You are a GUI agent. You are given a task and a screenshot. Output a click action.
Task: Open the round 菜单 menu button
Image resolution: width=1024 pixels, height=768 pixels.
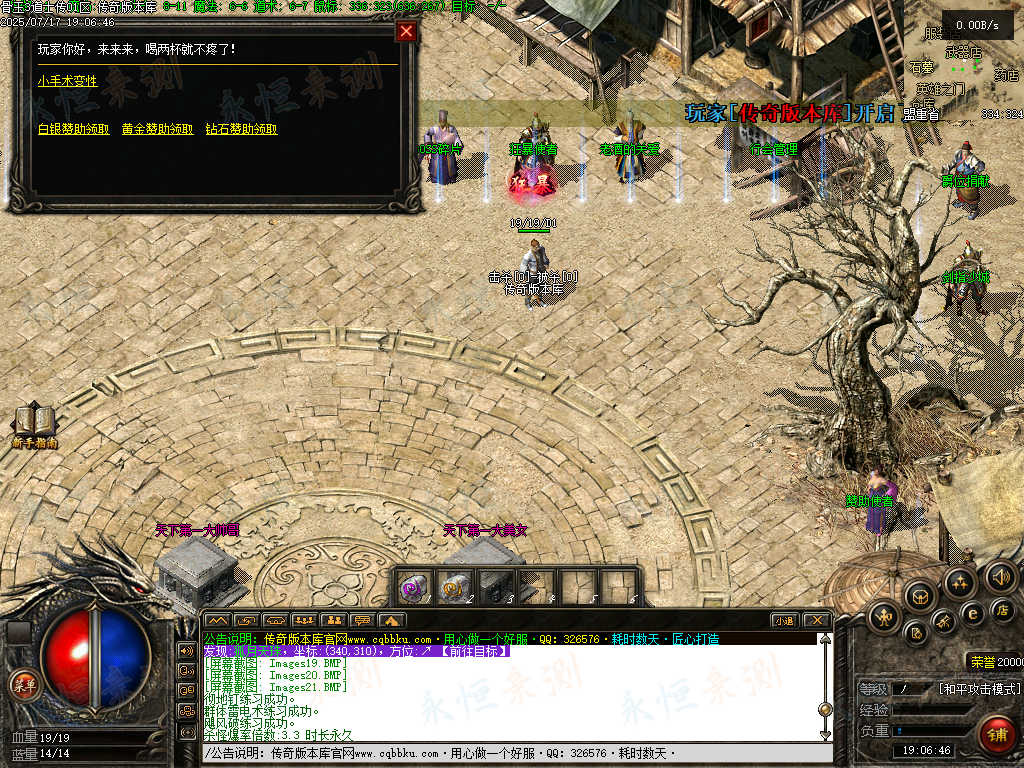click(x=23, y=684)
